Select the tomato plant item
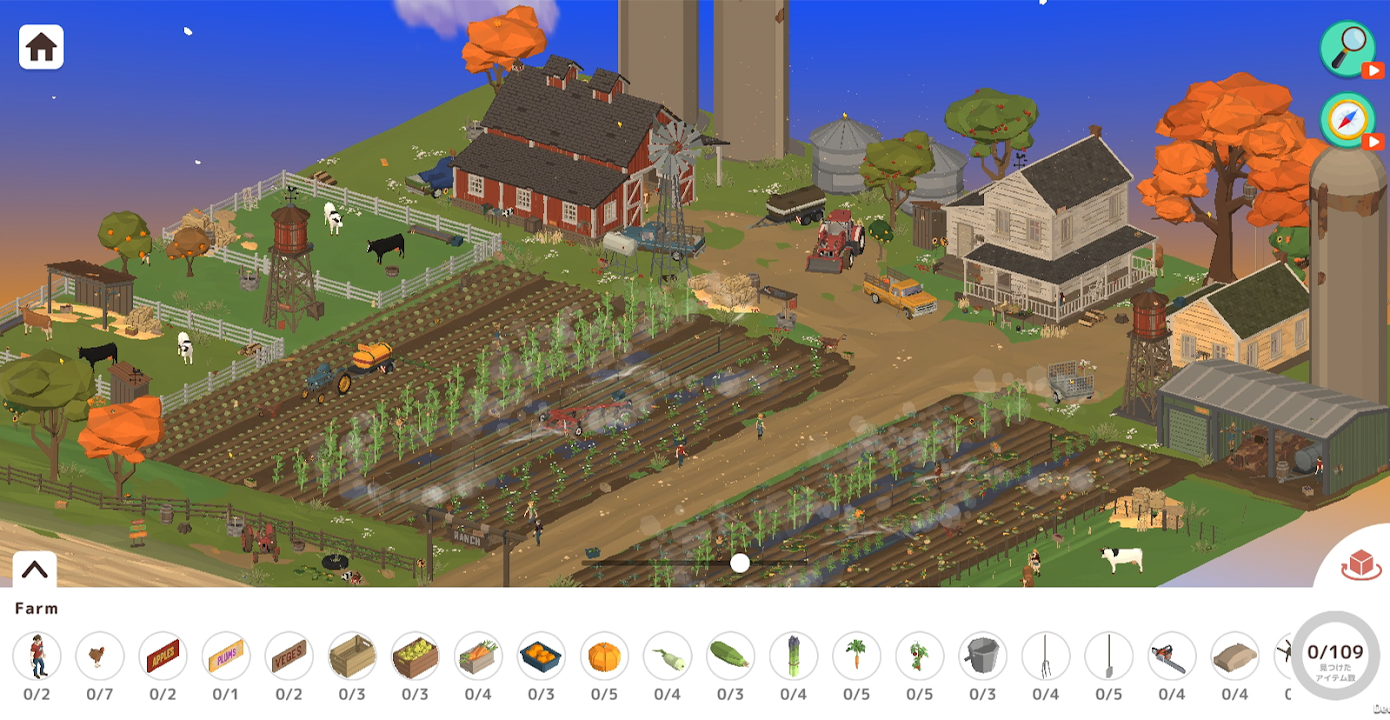 coord(919,657)
